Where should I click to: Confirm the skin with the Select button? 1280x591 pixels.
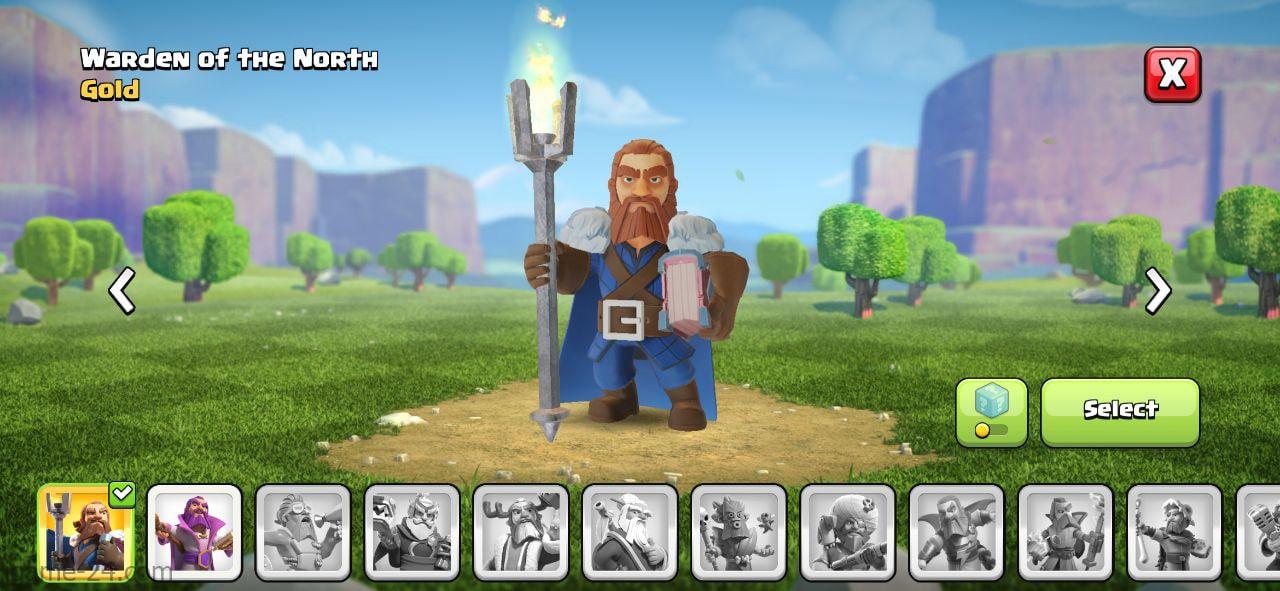pos(1120,411)
